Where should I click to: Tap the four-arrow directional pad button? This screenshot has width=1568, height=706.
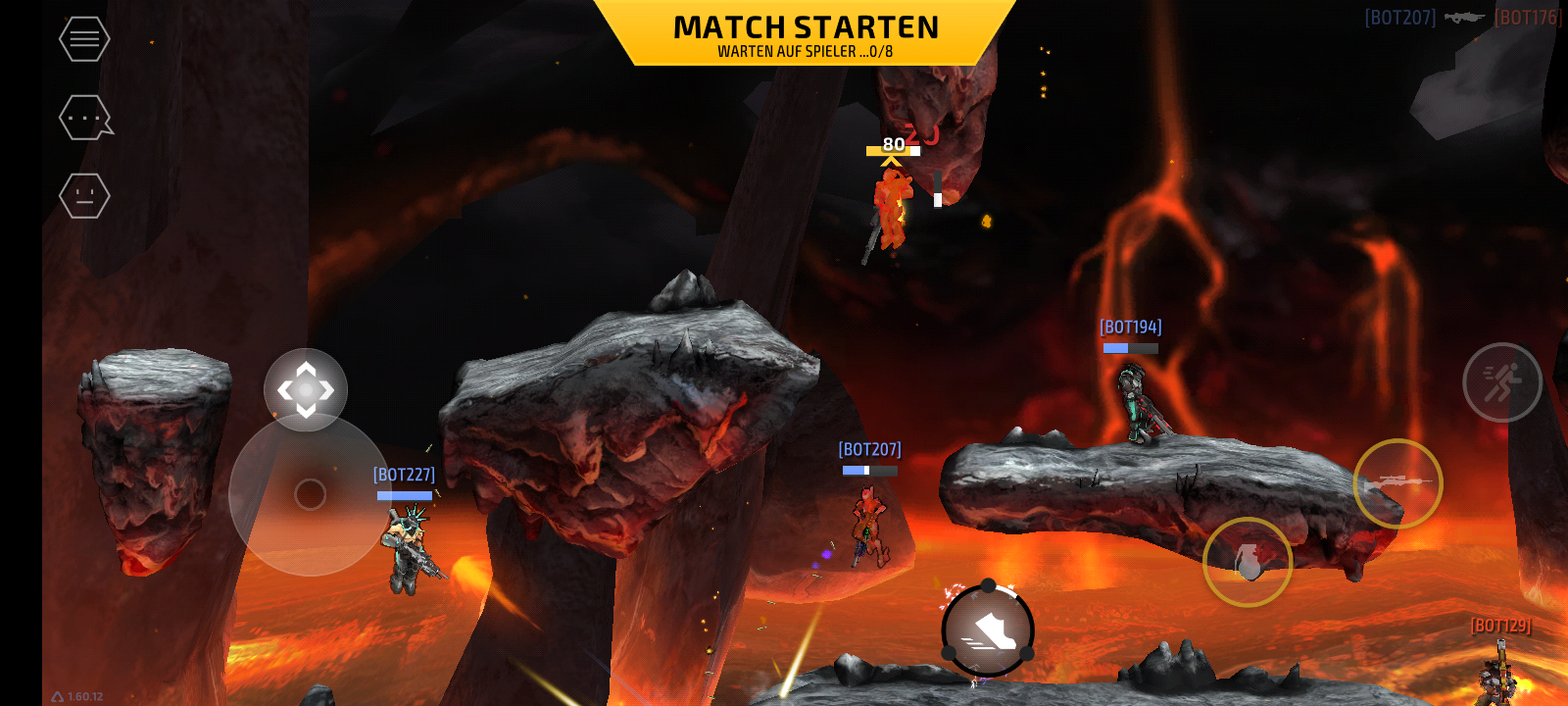pos(306,390)
